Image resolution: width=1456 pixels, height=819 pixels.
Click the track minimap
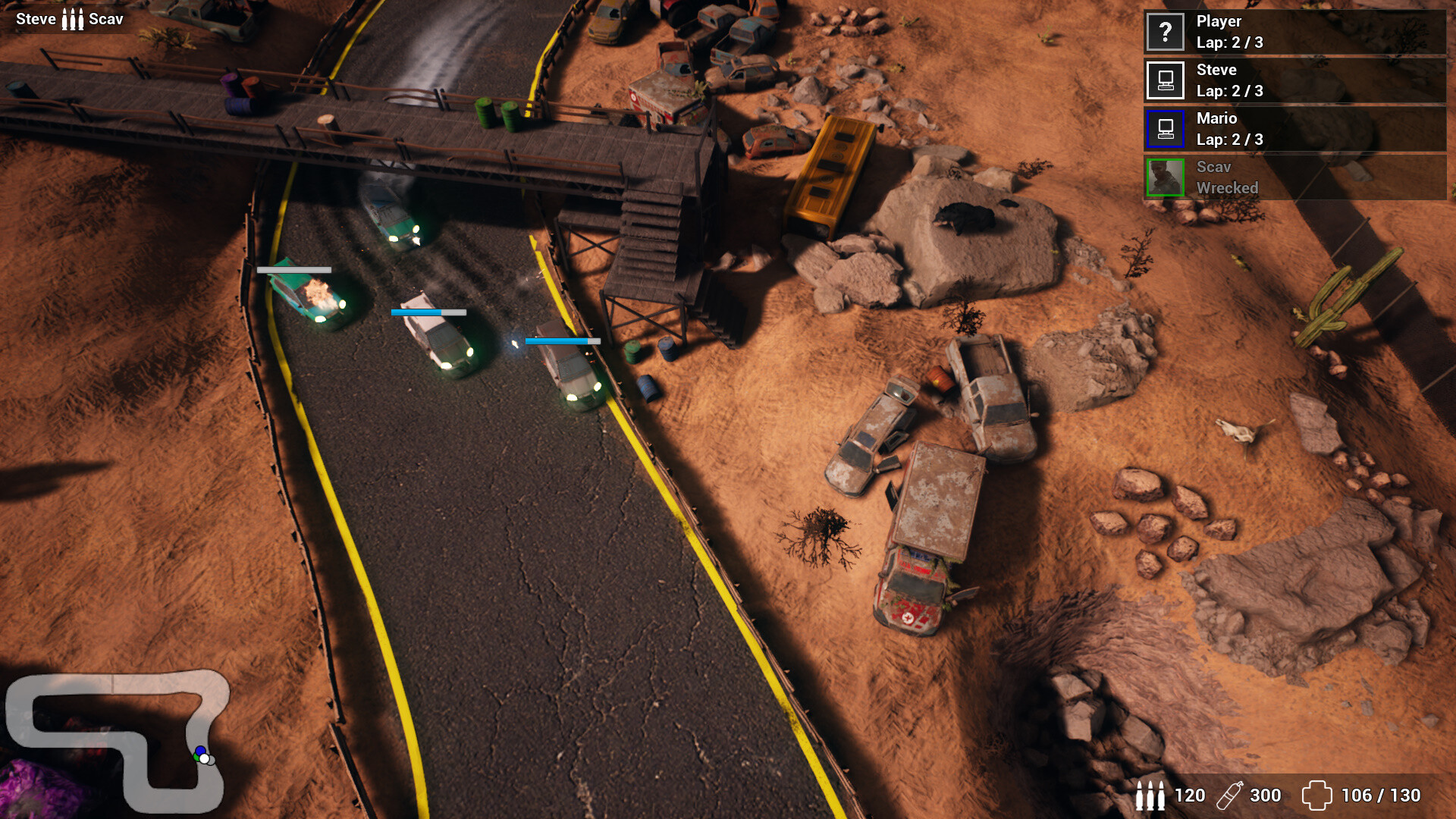(118, 739)
